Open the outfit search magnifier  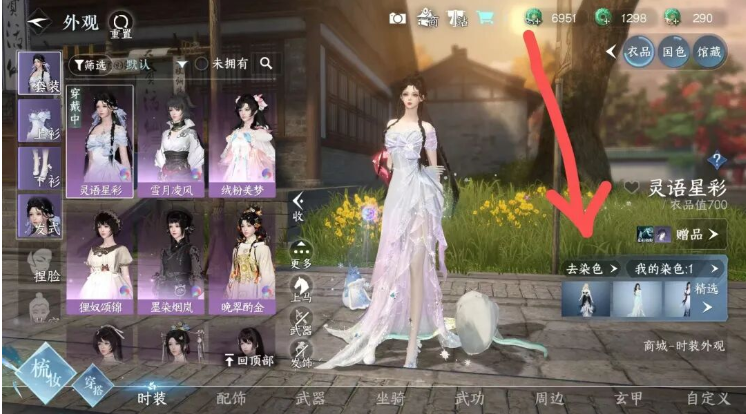click(x=266, y=64)
